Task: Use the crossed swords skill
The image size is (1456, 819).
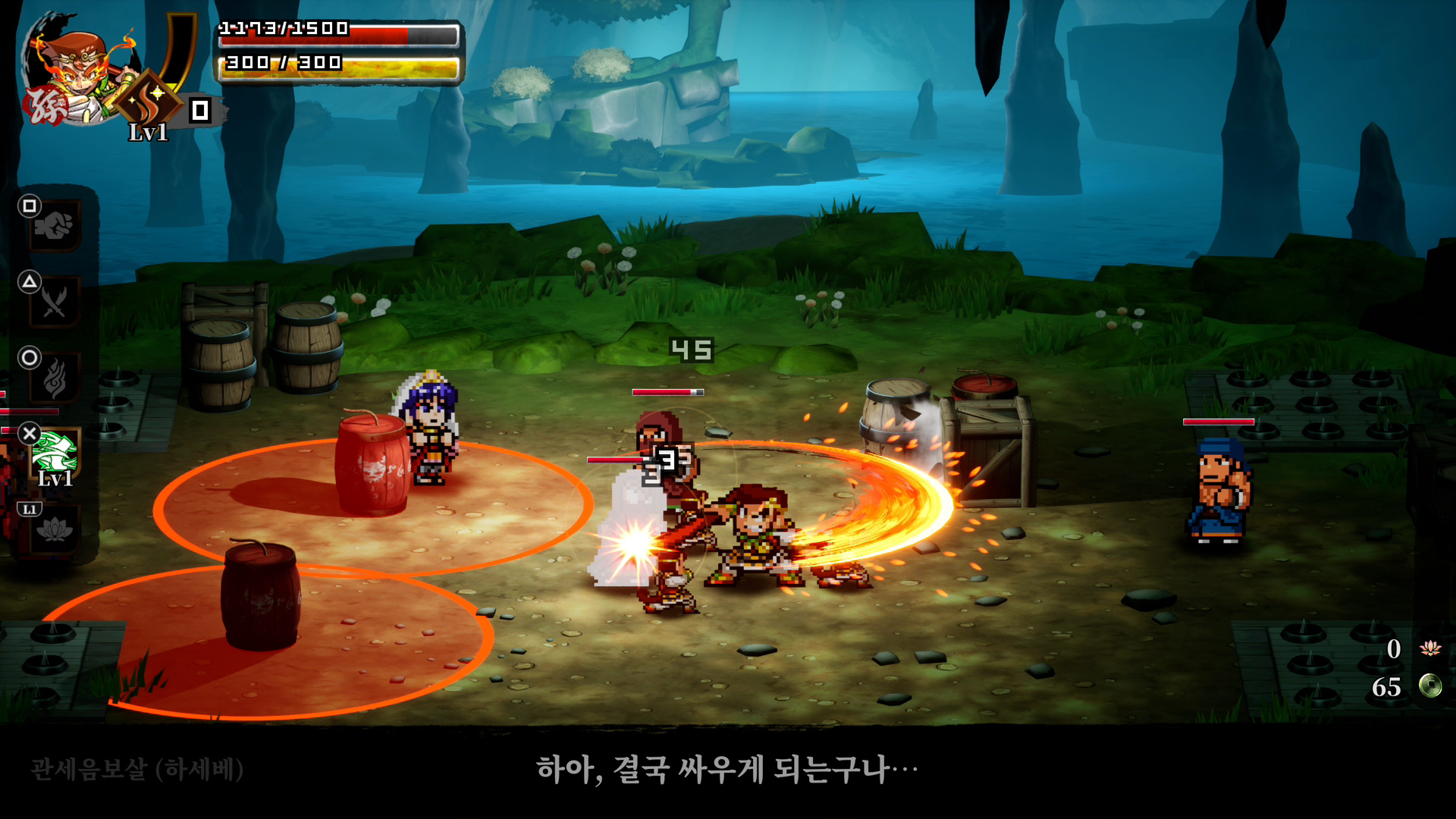Action: 54,302
